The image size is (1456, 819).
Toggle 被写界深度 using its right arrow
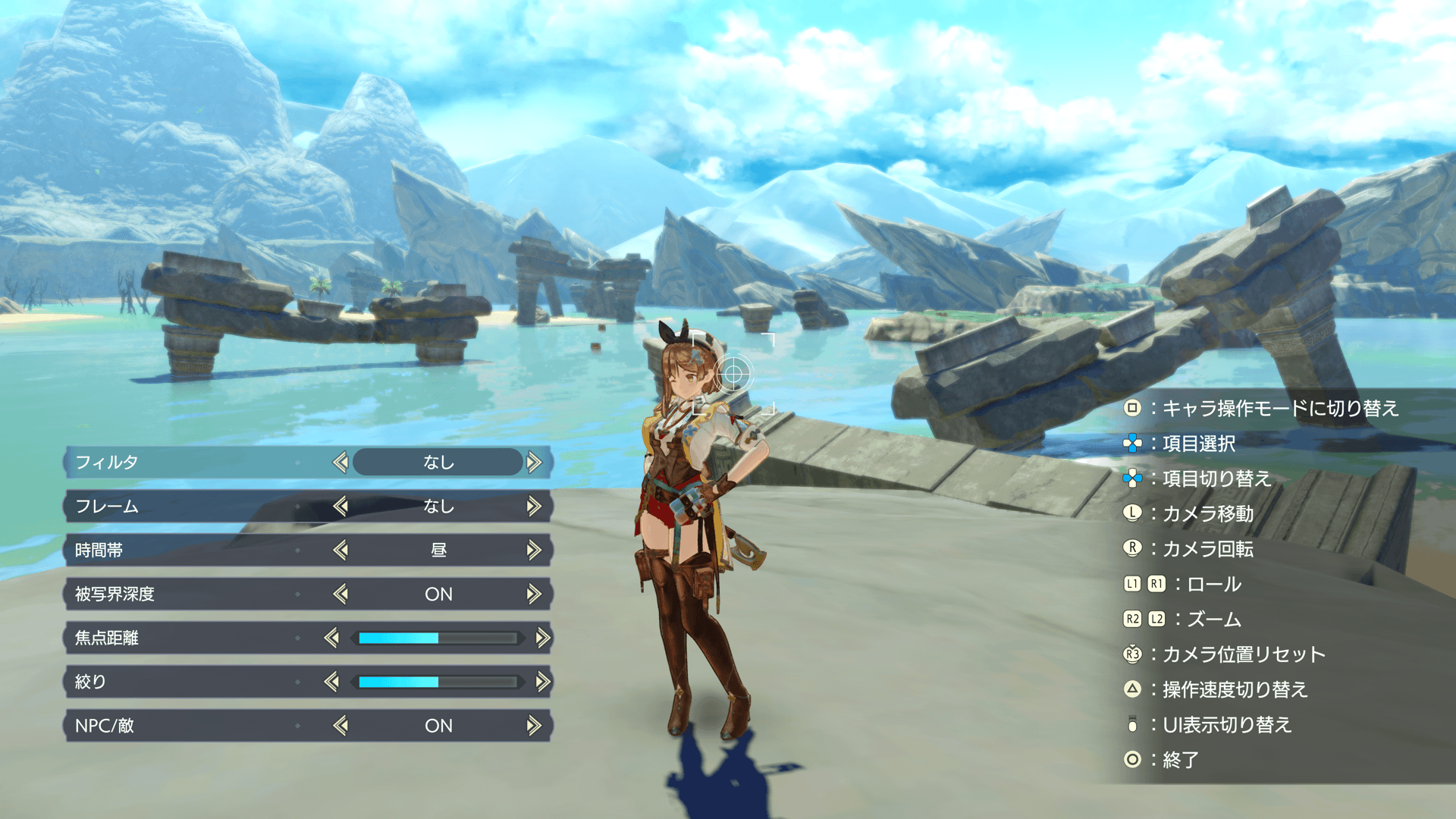point(535,594)
